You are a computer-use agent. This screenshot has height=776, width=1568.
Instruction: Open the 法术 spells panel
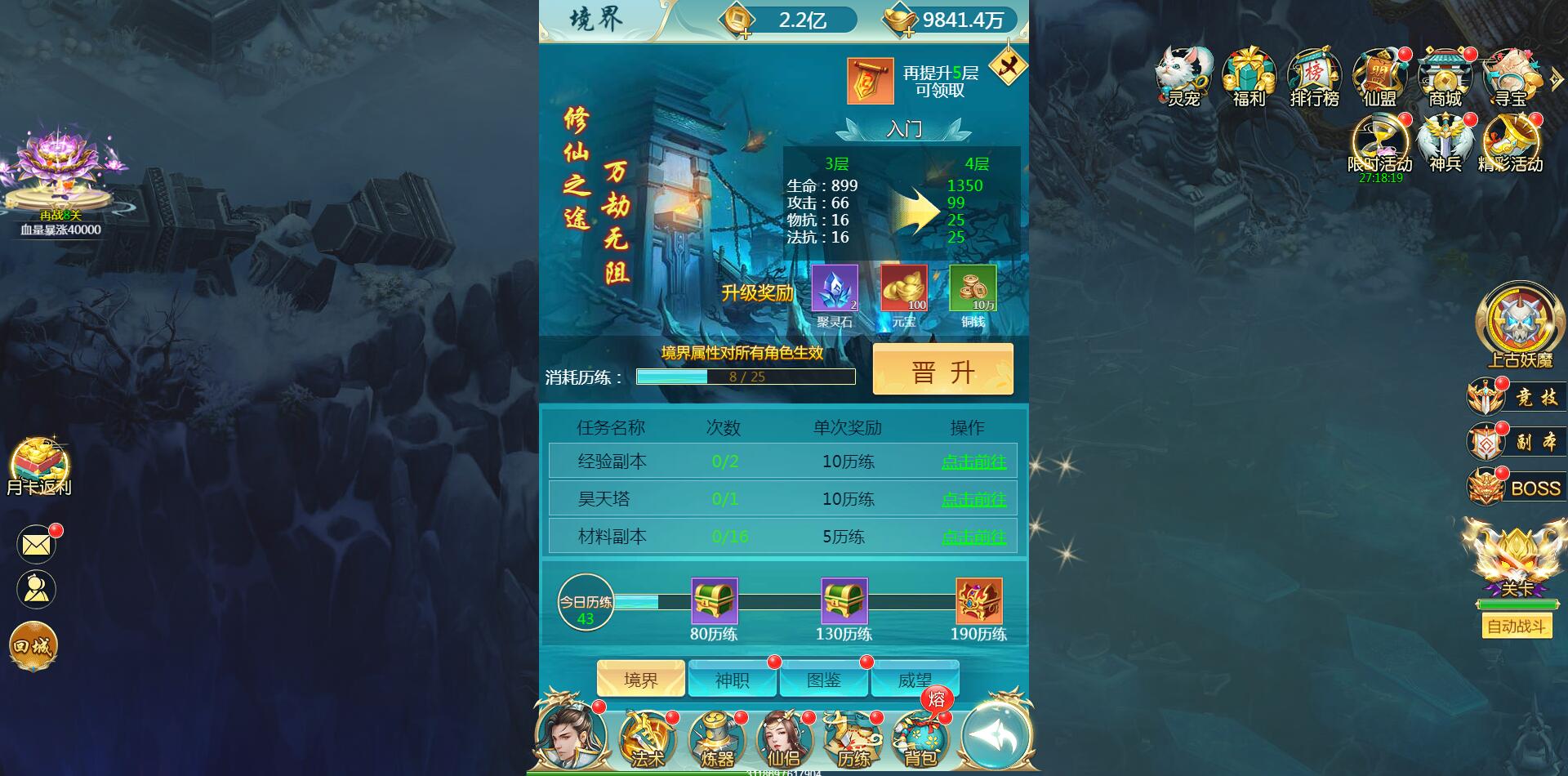click(646, 739)
